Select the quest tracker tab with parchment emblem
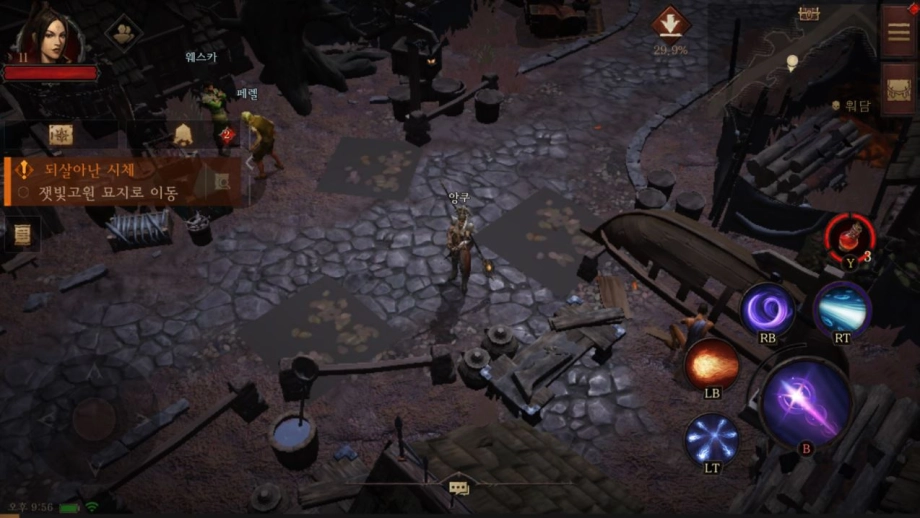This screenshot has height=518, width=920. [61, 135]
